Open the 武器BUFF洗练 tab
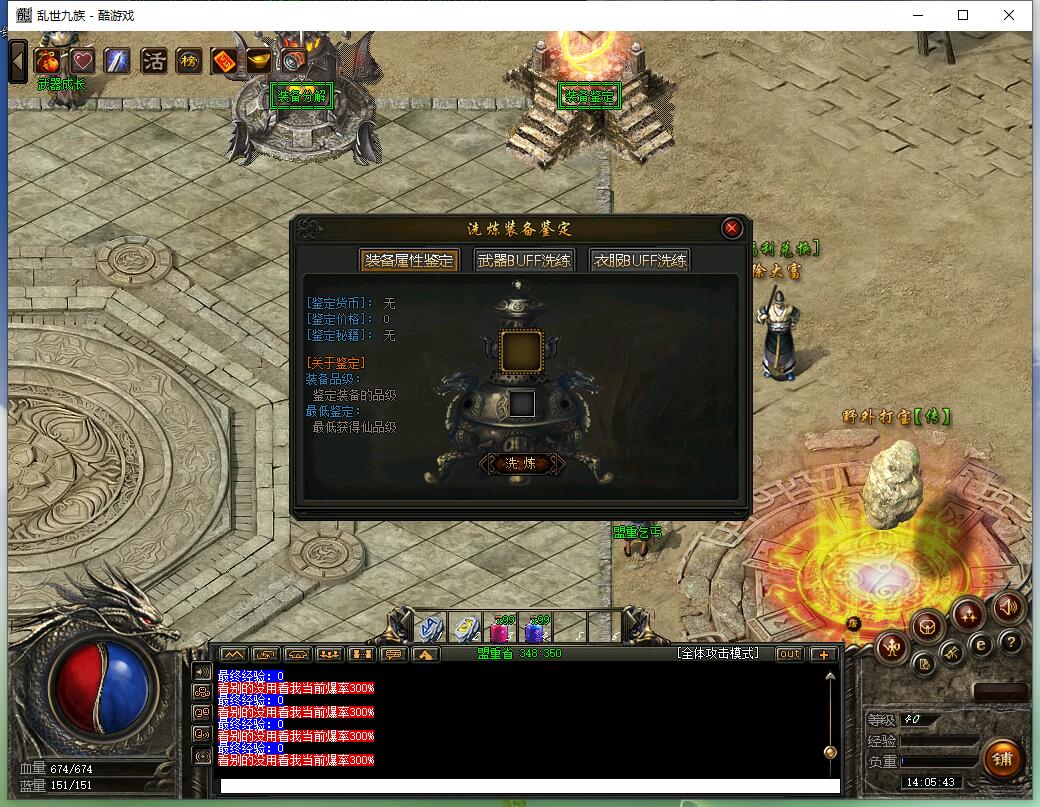The image size is (1040, 807). coord(524,260)
